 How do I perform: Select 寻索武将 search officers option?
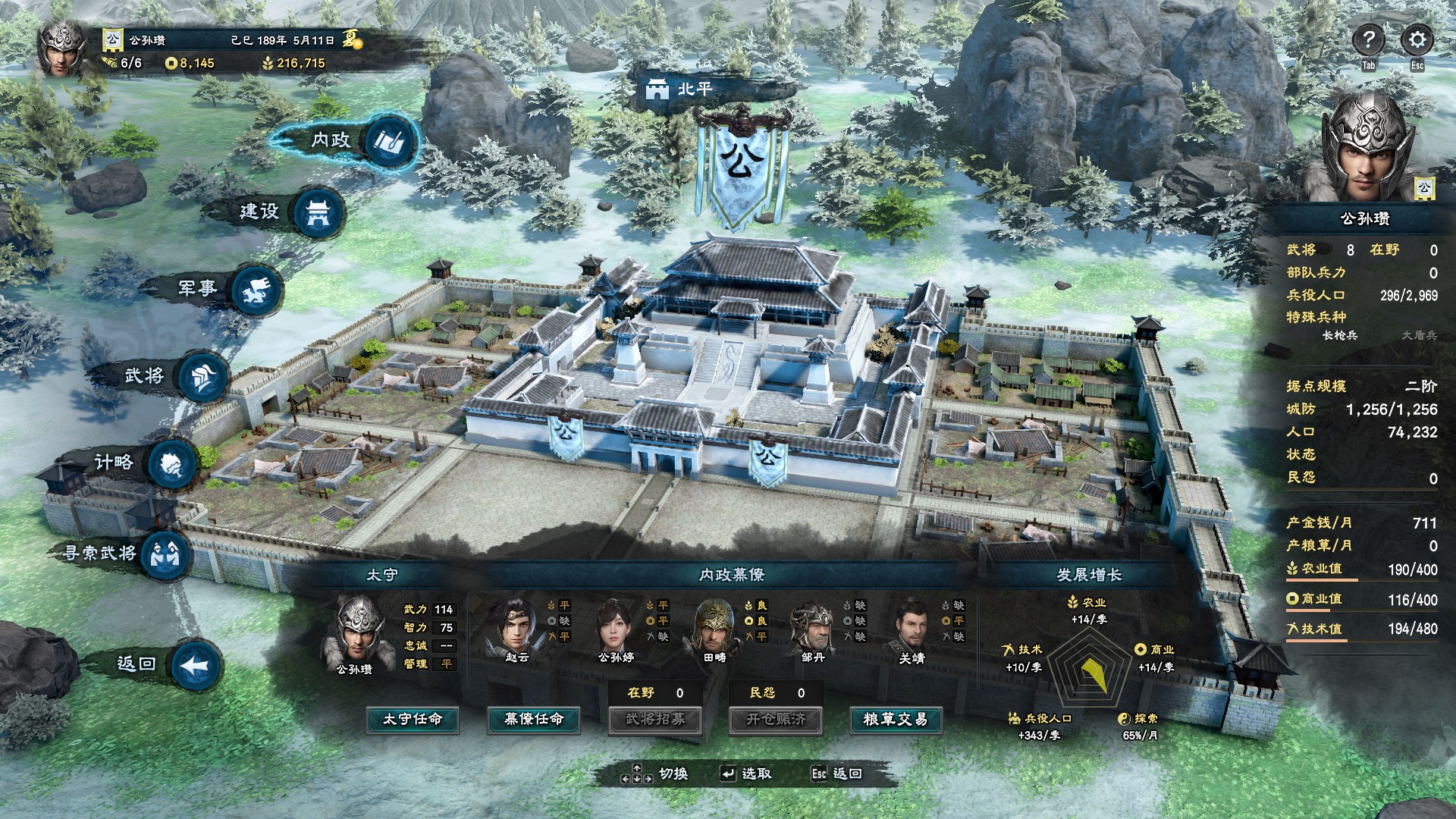tap(165, 554)
